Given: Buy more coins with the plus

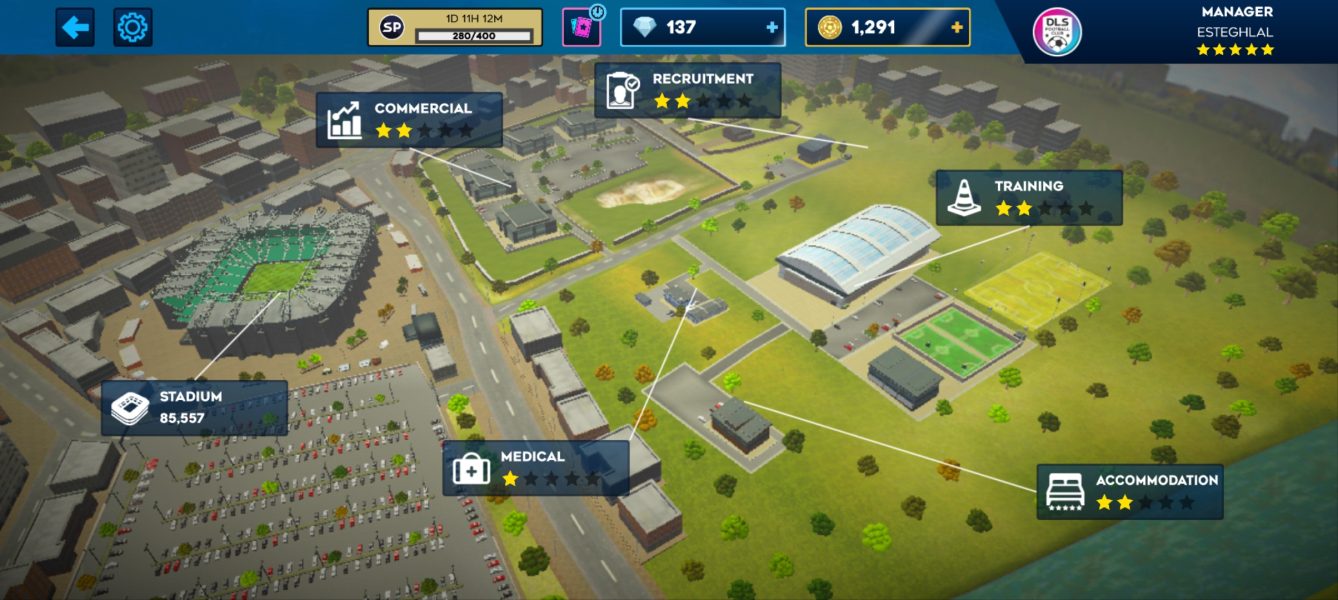Looking at the screenshot, I should pos(957,28).
